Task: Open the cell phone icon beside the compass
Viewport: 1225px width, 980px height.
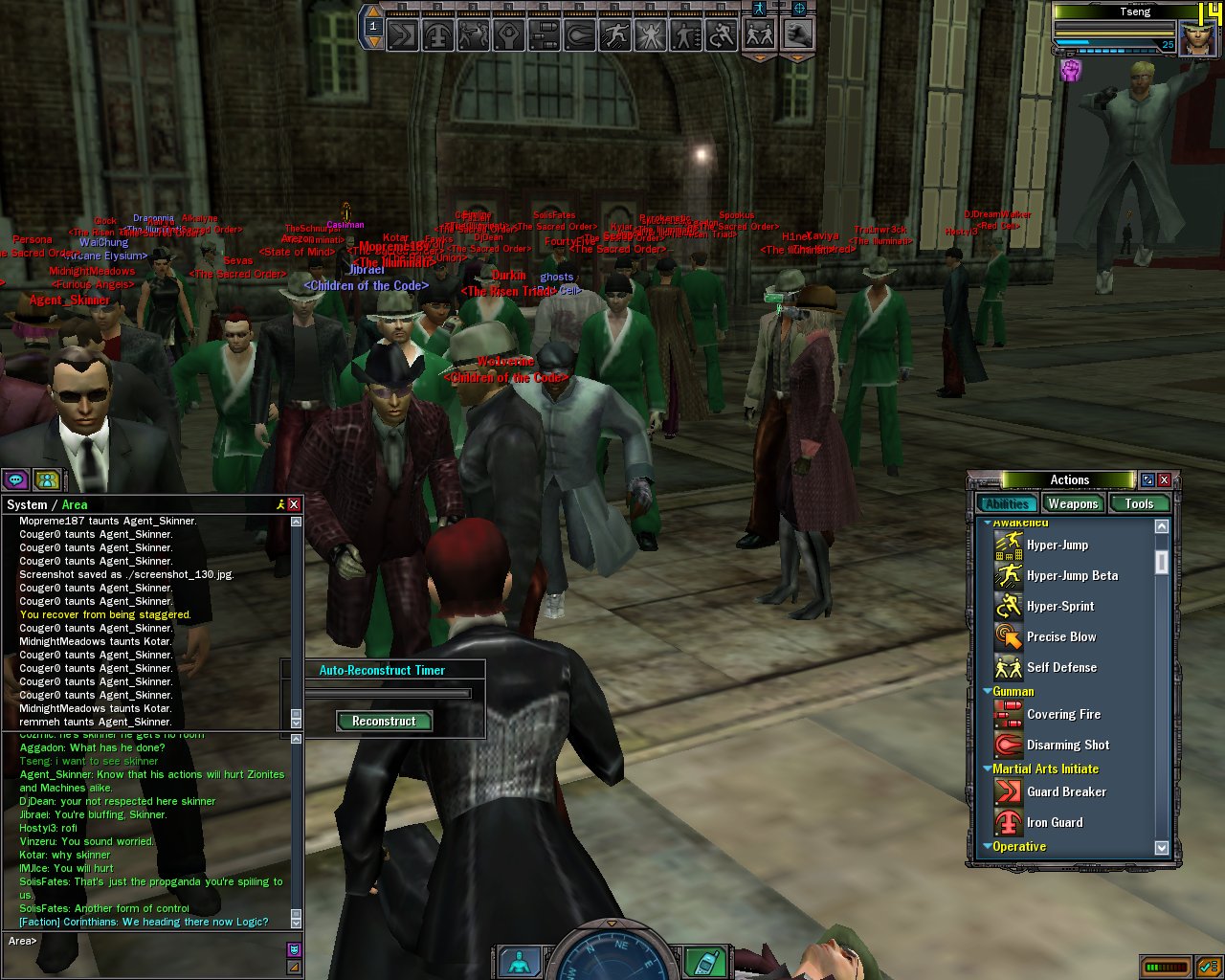Action: [x=704, y=961]
